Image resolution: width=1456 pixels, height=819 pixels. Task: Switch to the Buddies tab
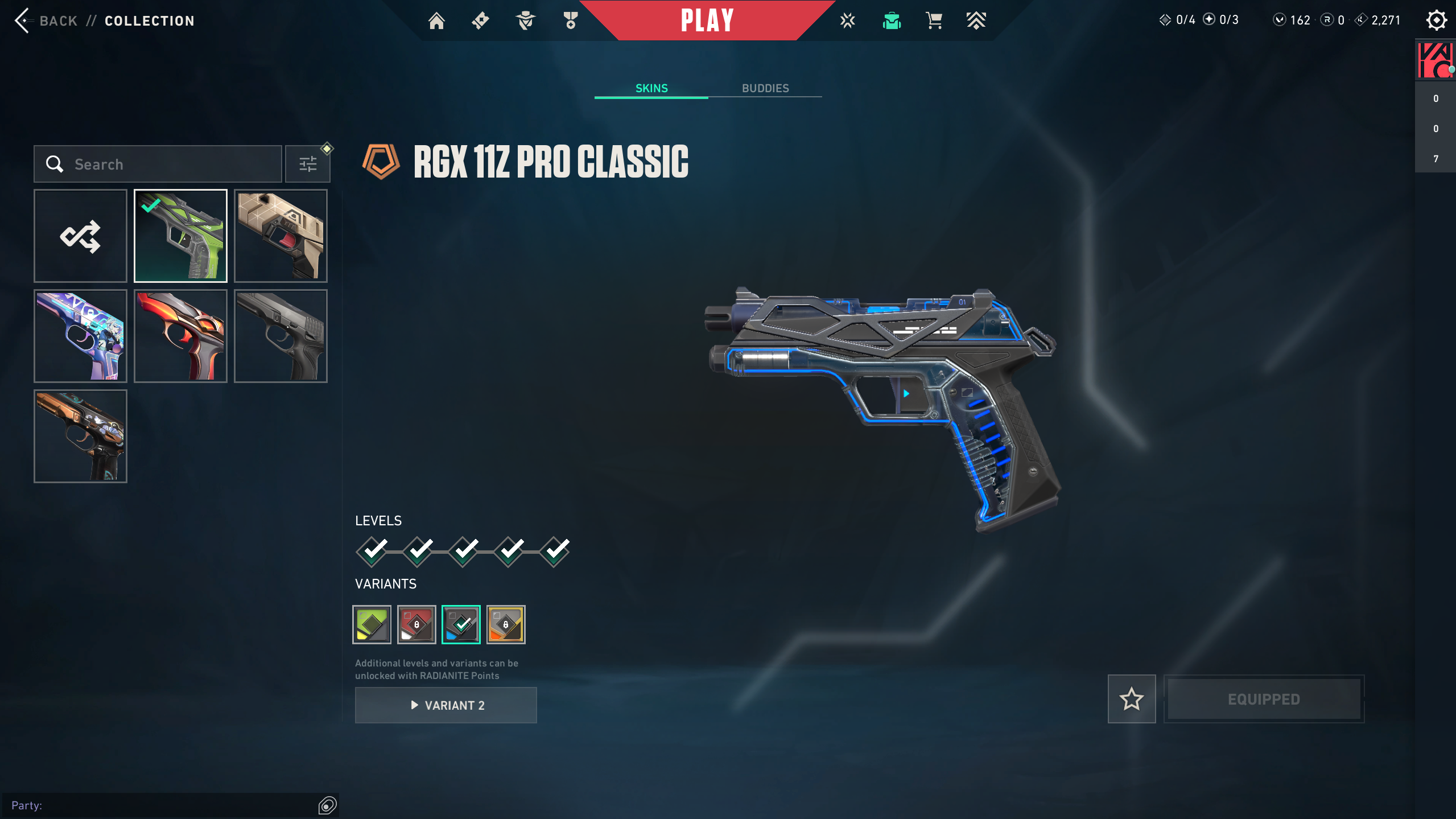765,88
